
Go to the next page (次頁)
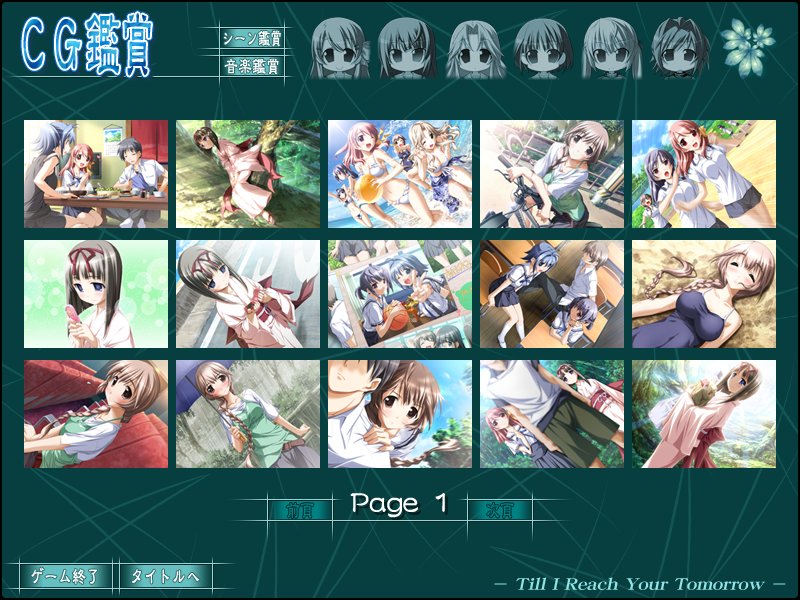pyautogui.click(x=499, y=509)
